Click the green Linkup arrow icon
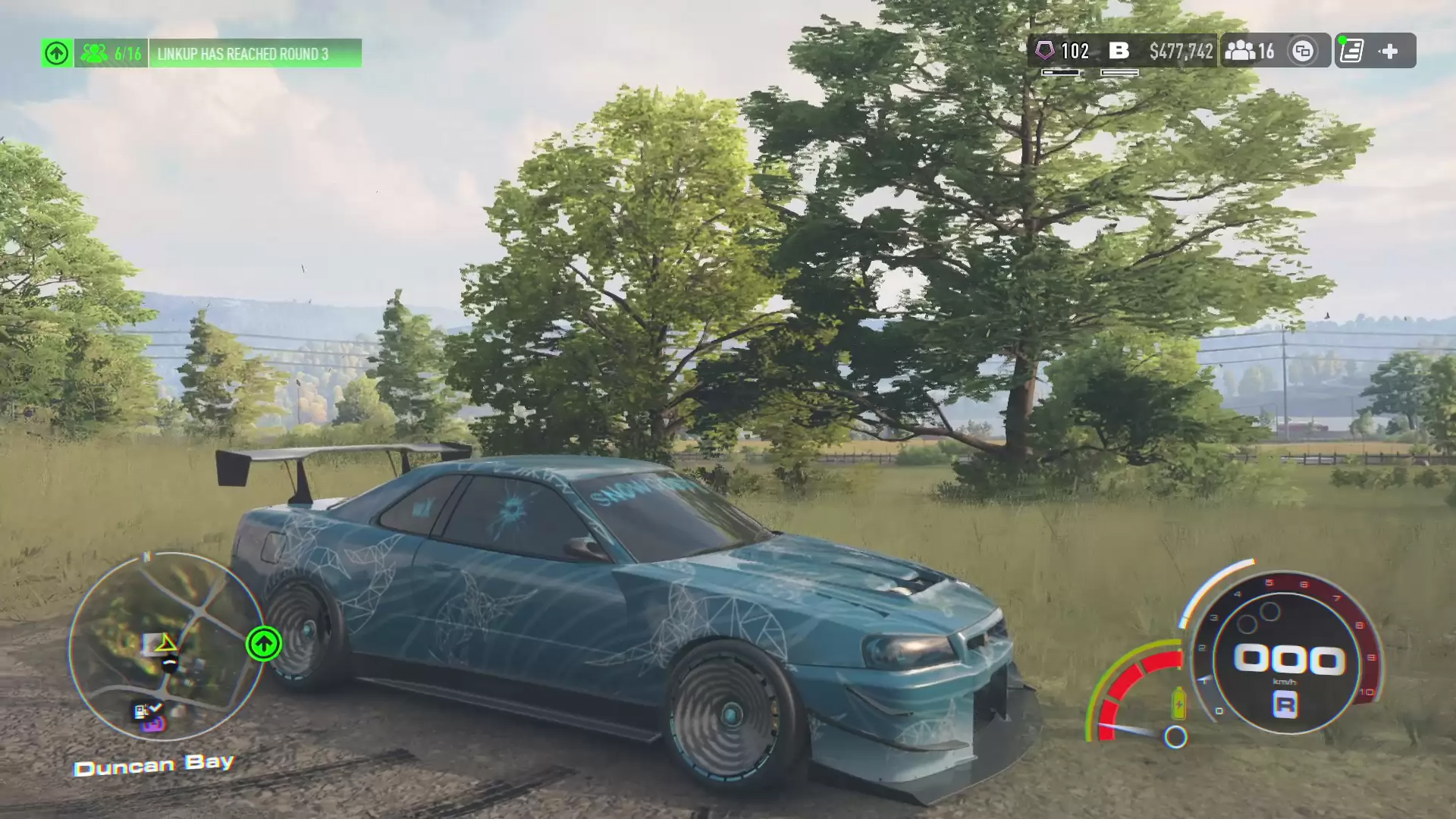The height and width of the screenshot is (819, 1456). pyautogui.click(x=57, y=54)
